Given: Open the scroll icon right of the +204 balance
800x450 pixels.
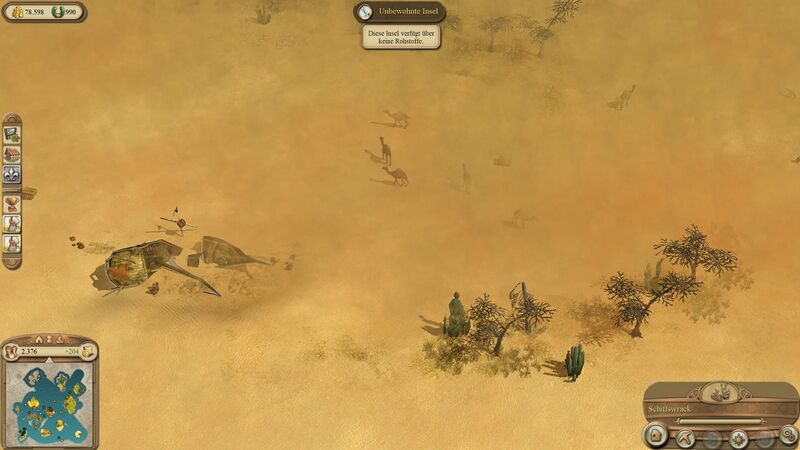Looking at the screenshot, I should (x=87, y=351).
